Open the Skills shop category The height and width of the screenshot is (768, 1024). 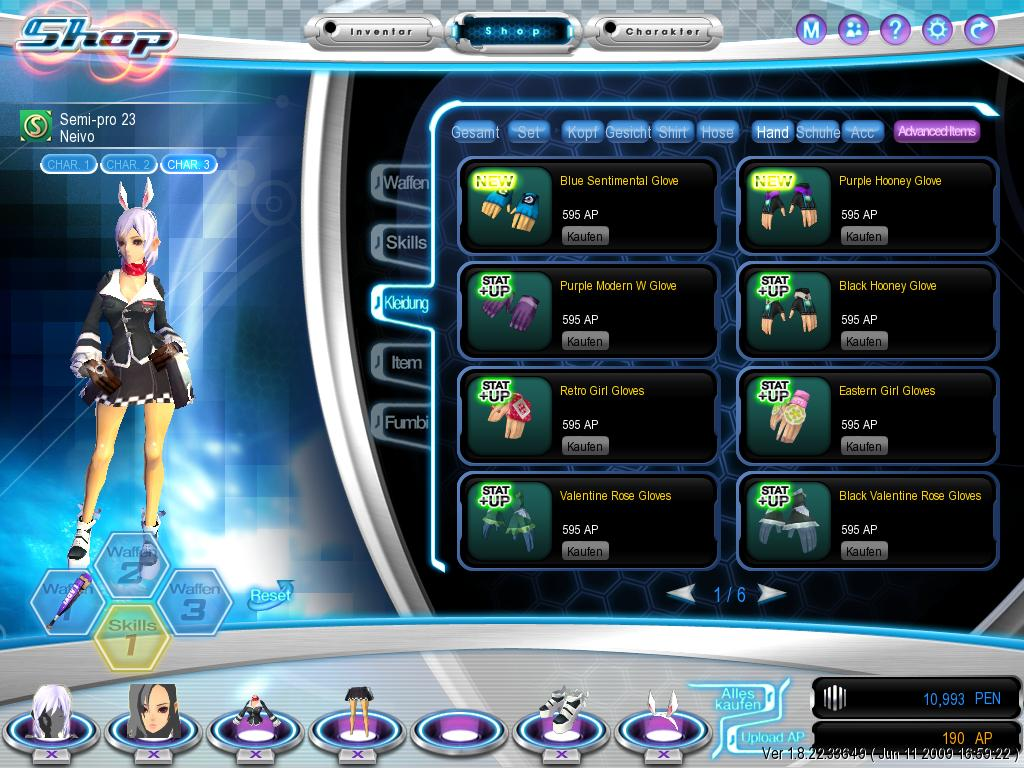[405, 242]
